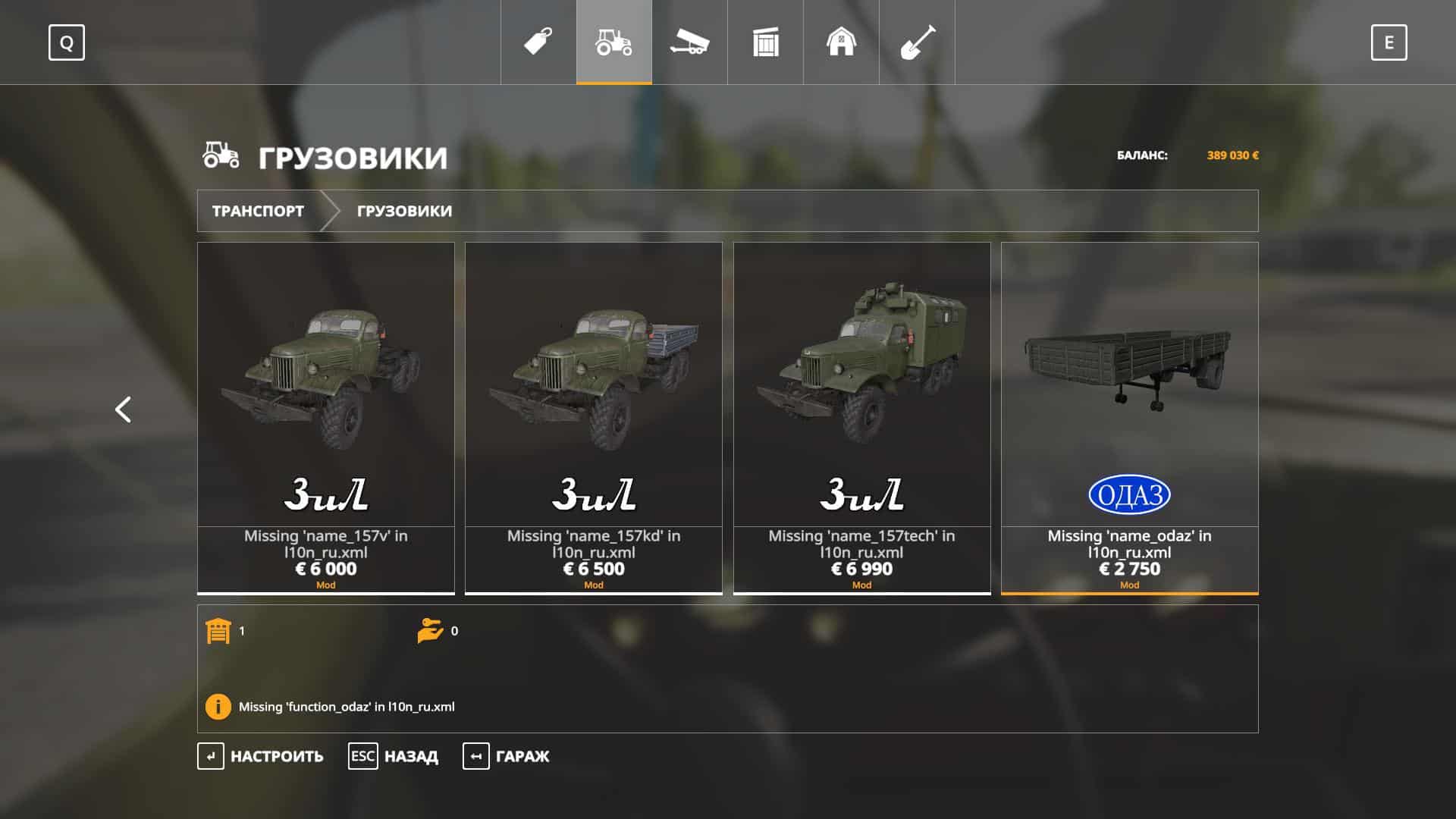Go back with the НАЗАД button
This screenshot has width=1456, height=819.
(394, 756)
